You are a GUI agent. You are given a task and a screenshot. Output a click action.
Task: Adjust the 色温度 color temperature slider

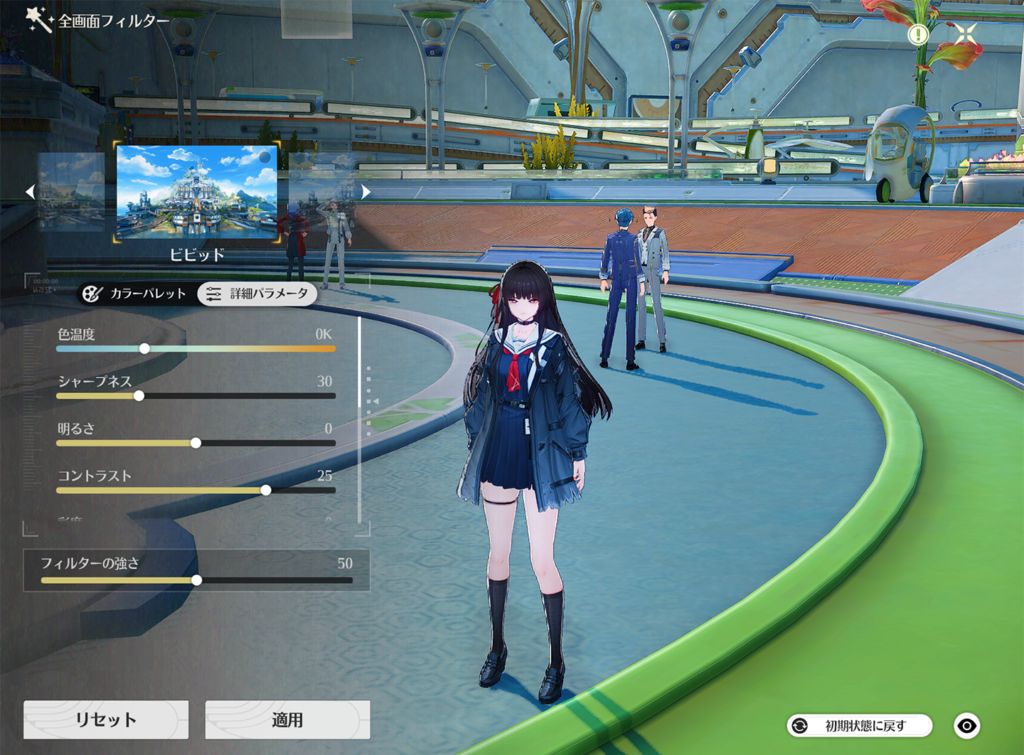pos(145,349)
